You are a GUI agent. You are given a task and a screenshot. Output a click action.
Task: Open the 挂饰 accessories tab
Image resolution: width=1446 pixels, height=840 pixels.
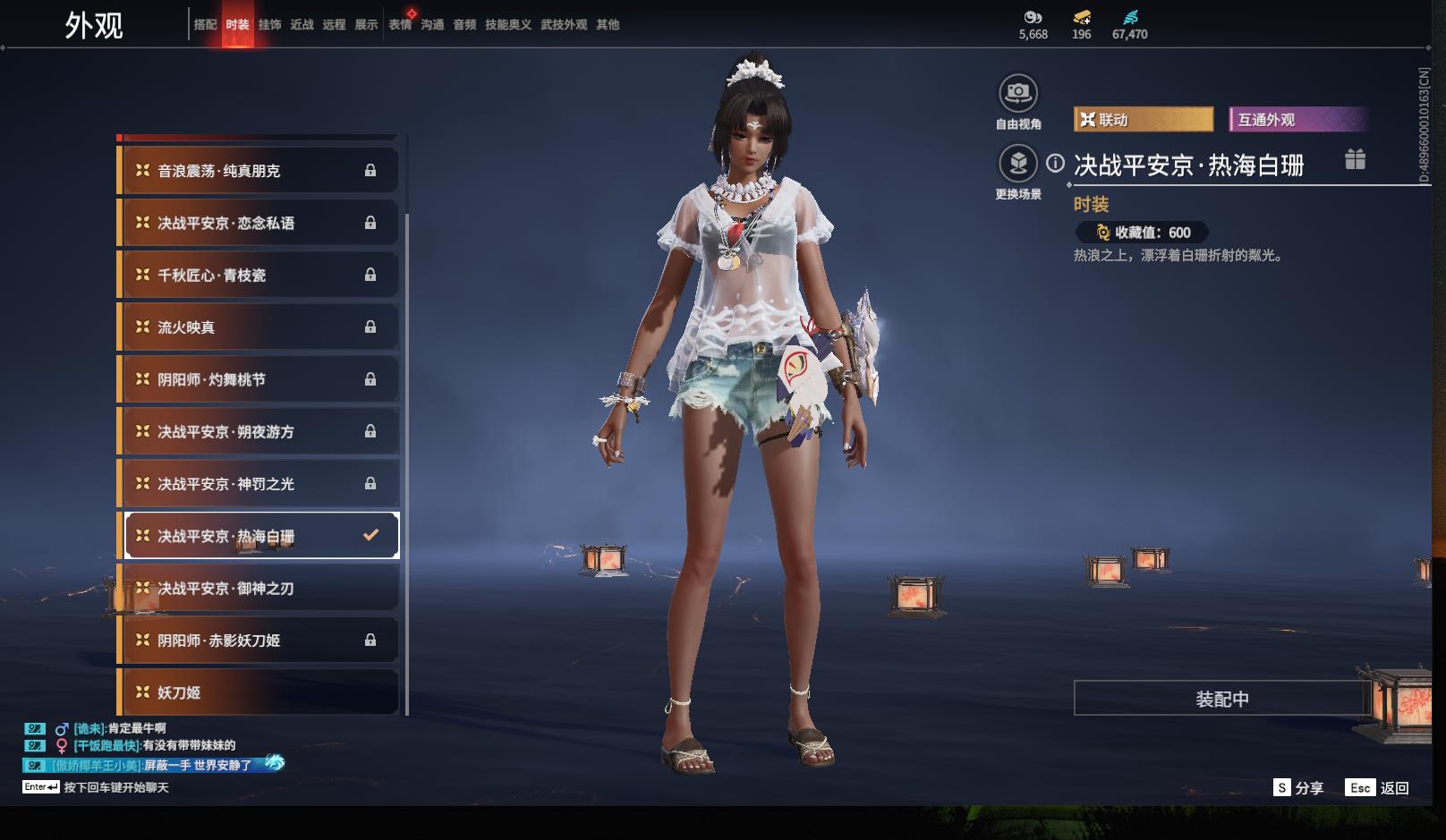(x=269, y=24)
